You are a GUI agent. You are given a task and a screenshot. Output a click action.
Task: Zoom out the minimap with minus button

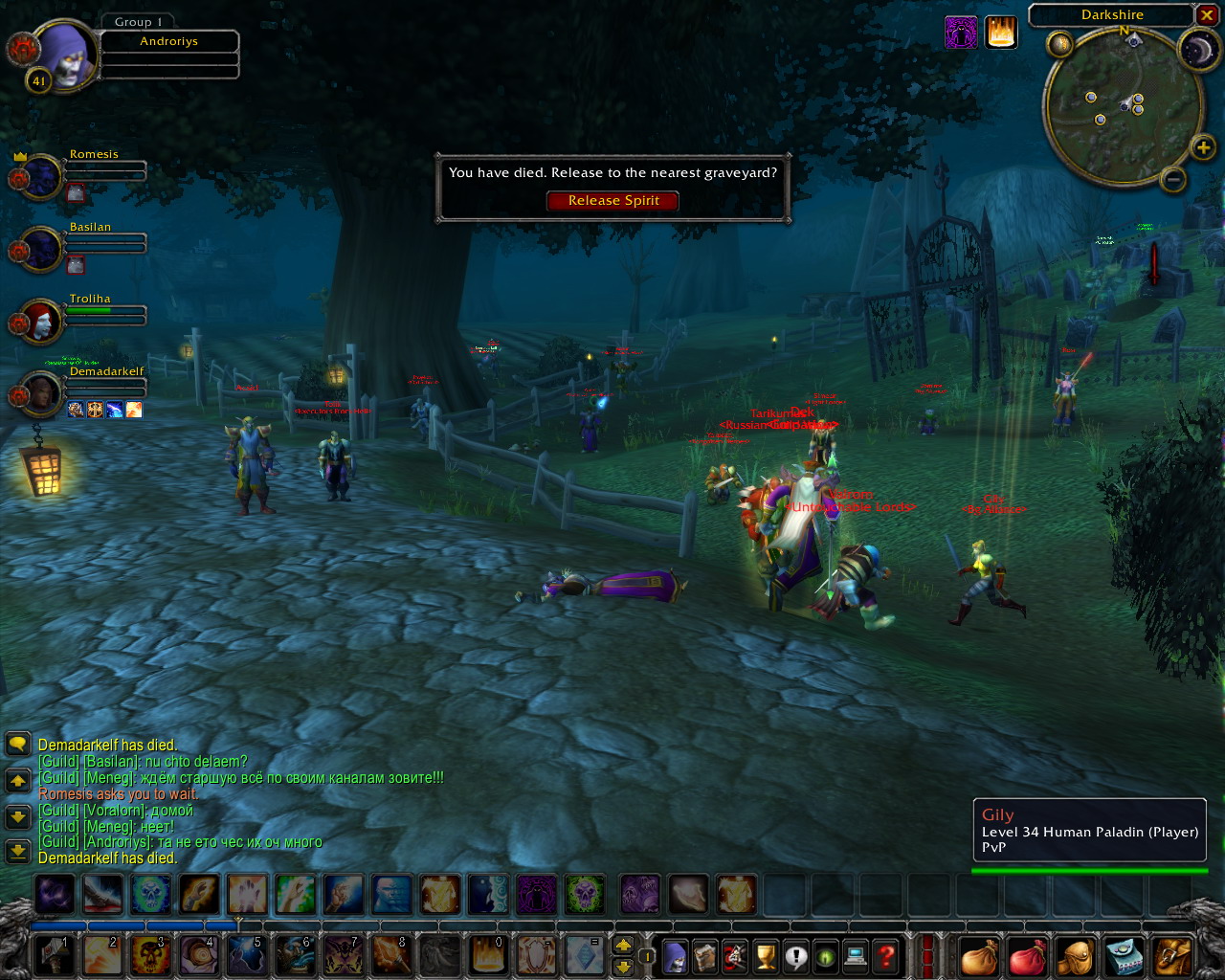pos(1173,179)
